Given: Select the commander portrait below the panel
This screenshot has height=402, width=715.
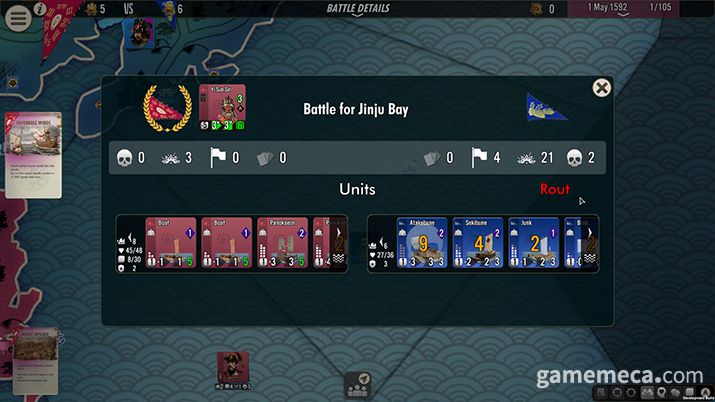Looking at the screenshot, I should pos(233,368).
